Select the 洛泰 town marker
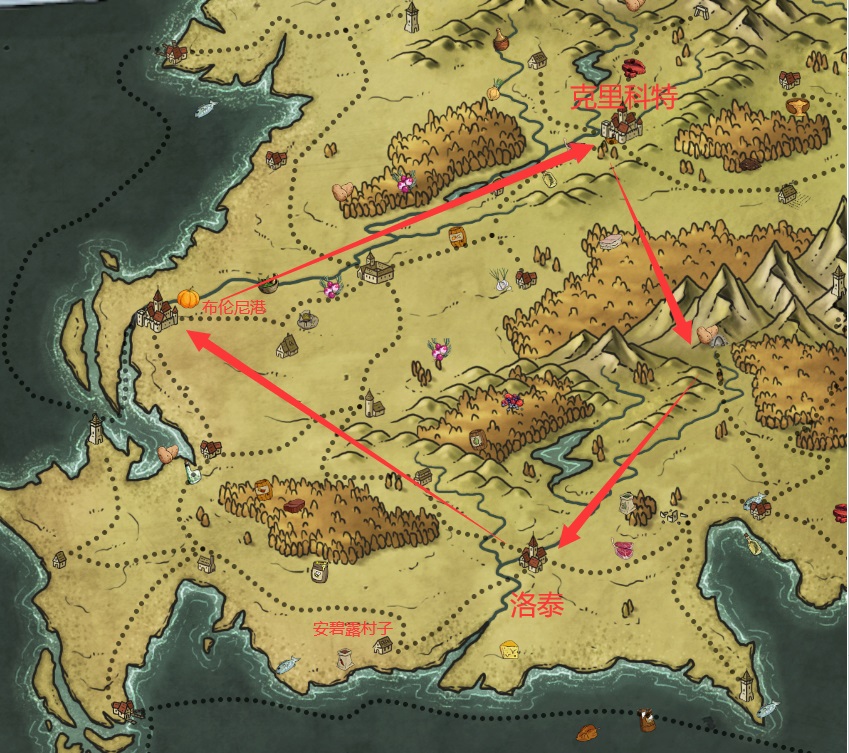Screen dimensions: 849x753 [533, 551]
